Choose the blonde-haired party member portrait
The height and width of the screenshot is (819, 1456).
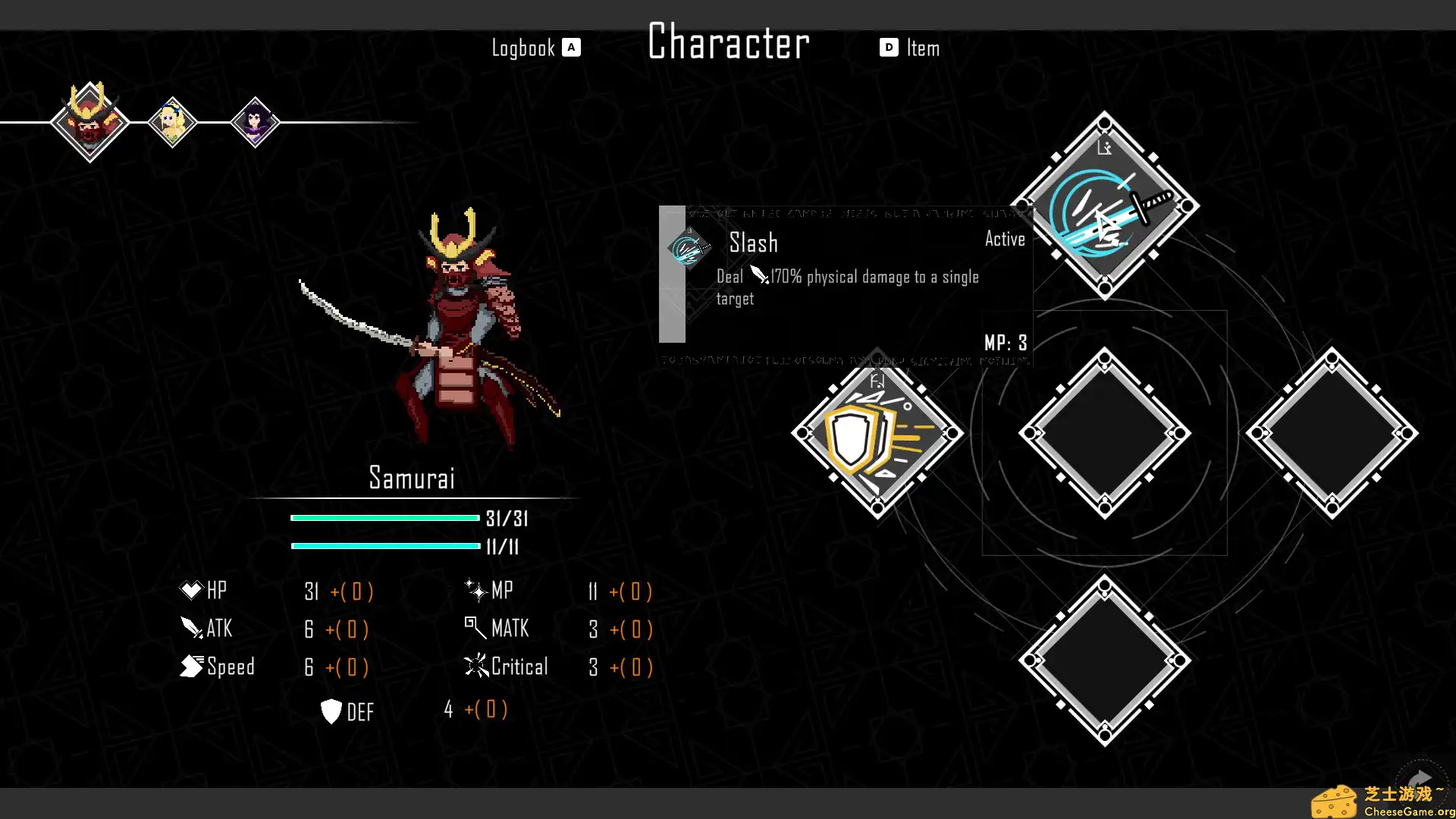tap(173, 123)
